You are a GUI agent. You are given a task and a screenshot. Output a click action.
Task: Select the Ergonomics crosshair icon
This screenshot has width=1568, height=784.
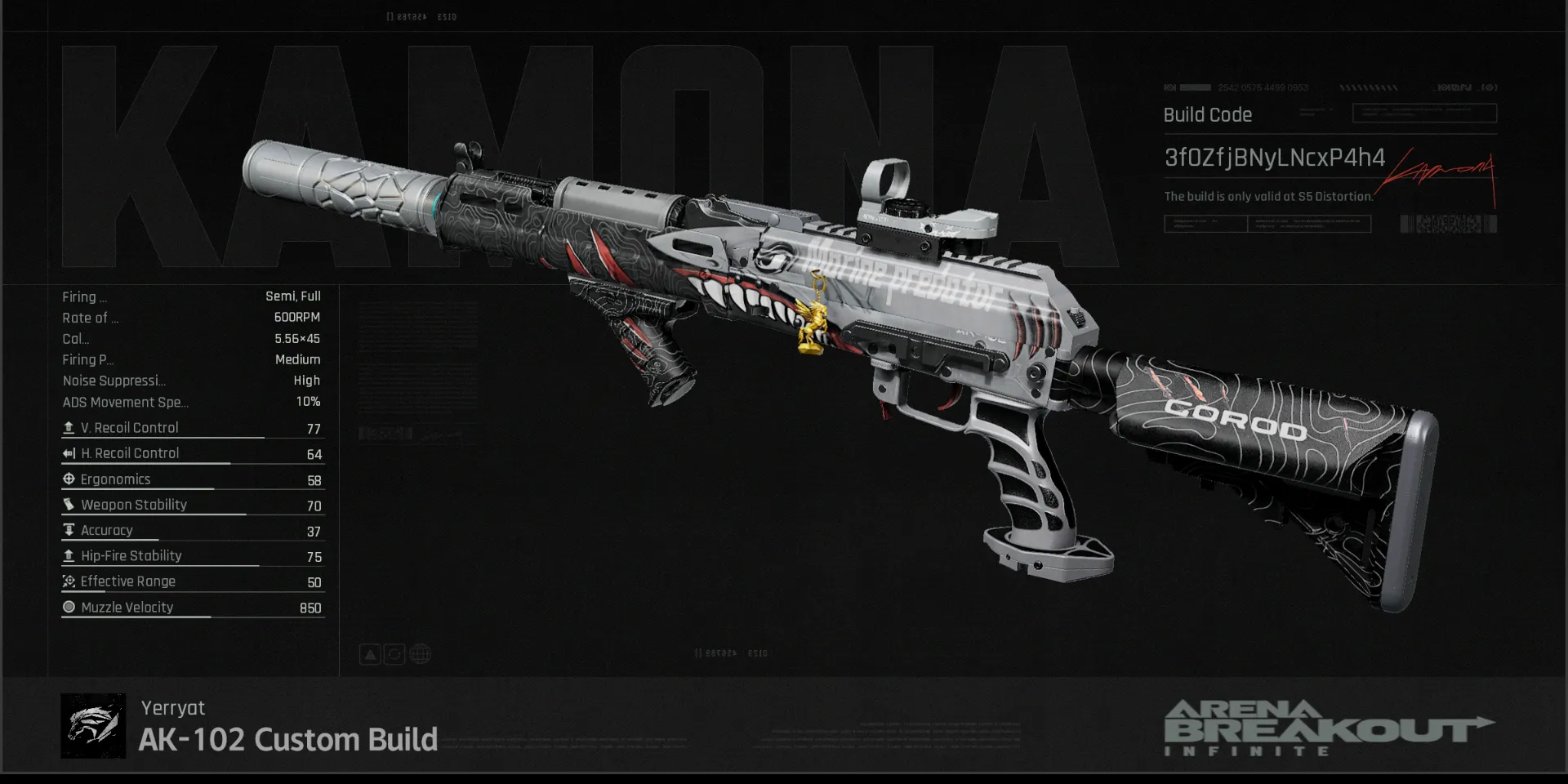68,479
